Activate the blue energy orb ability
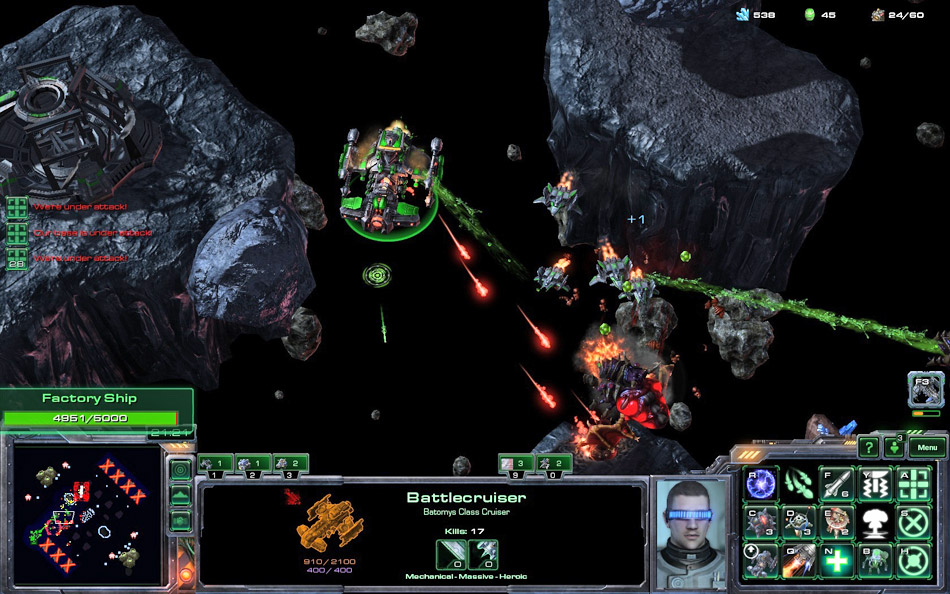 point(761,484)
